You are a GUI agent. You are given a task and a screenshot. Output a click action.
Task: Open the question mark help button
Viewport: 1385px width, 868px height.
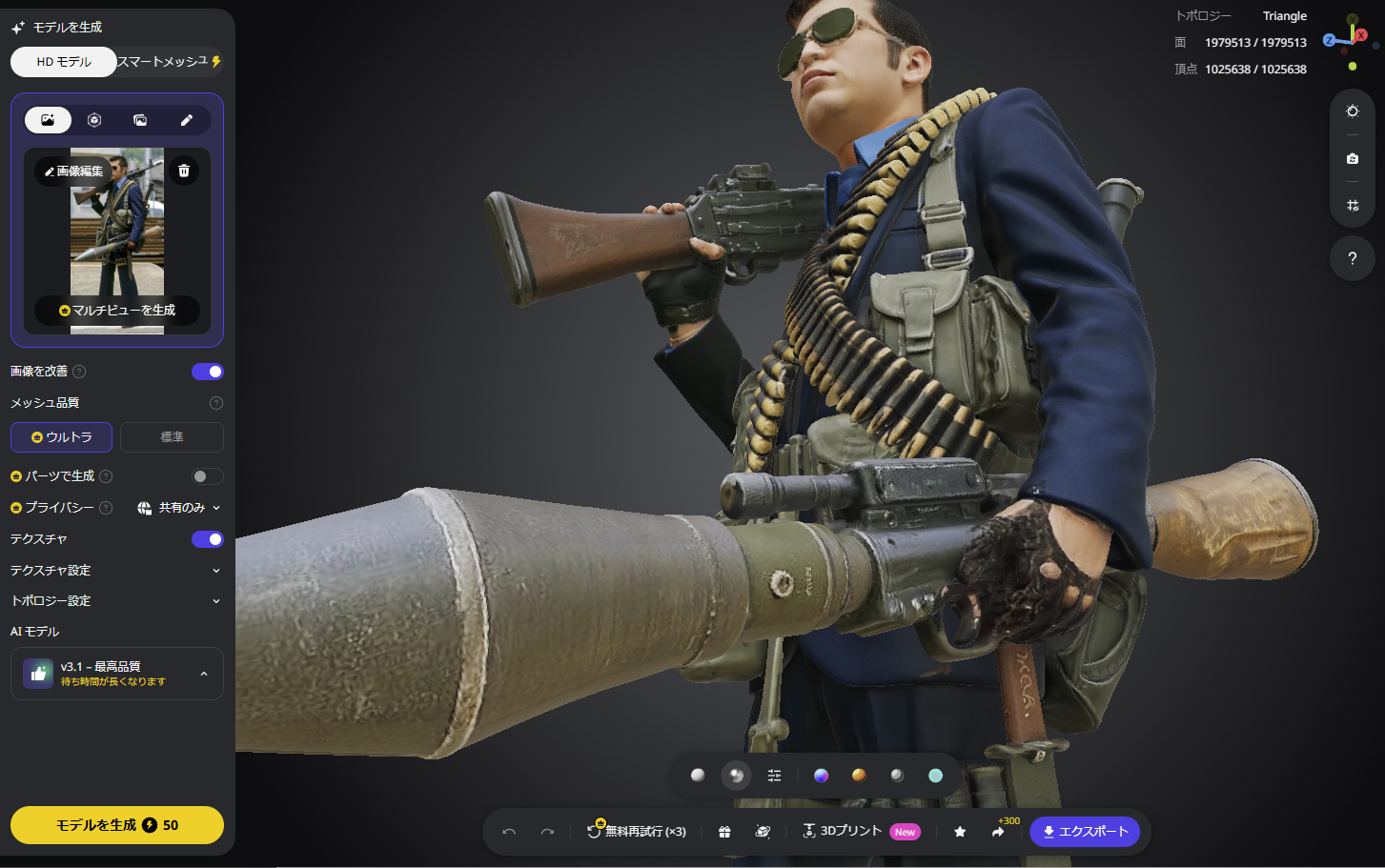(x=1352, y=258)
